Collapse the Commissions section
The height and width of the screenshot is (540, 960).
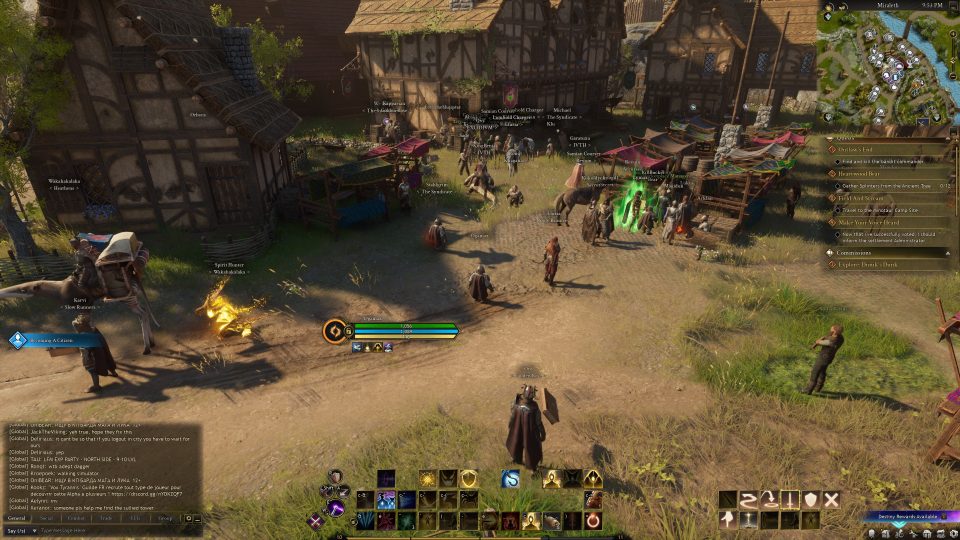[946, 253]
